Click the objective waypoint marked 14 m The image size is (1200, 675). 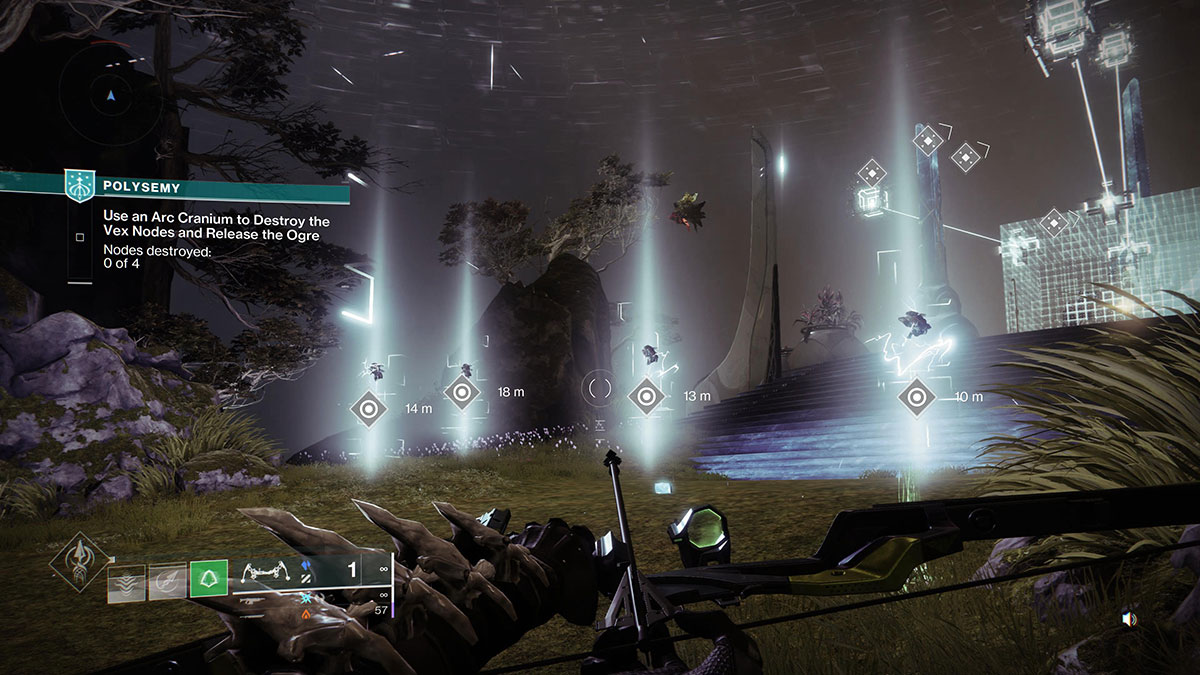(369, 408)
